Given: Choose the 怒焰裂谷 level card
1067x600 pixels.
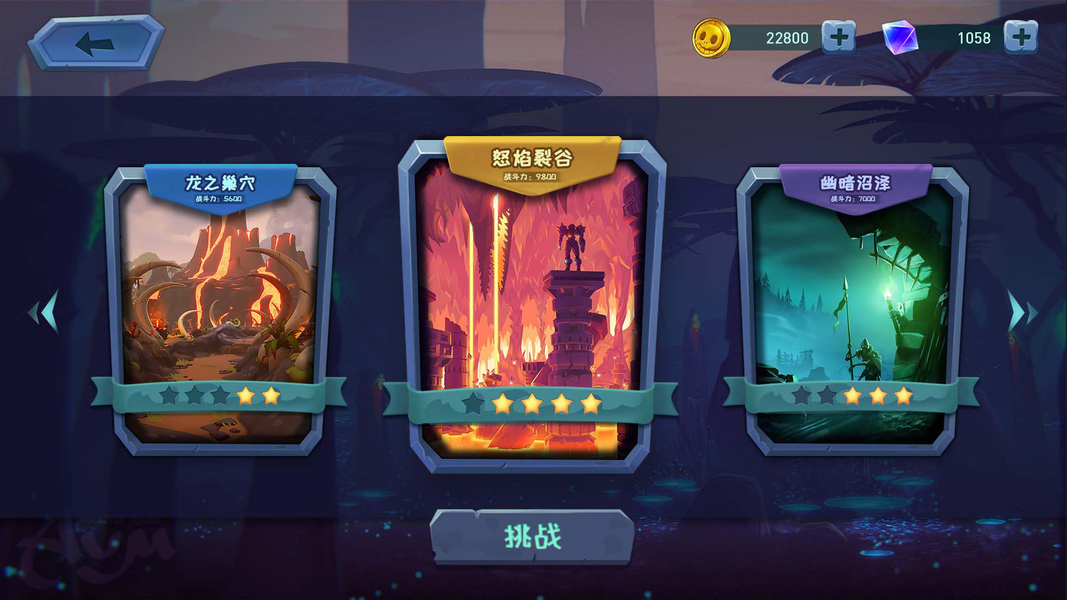Looking at the screenshot, I should tap(531, 300).
